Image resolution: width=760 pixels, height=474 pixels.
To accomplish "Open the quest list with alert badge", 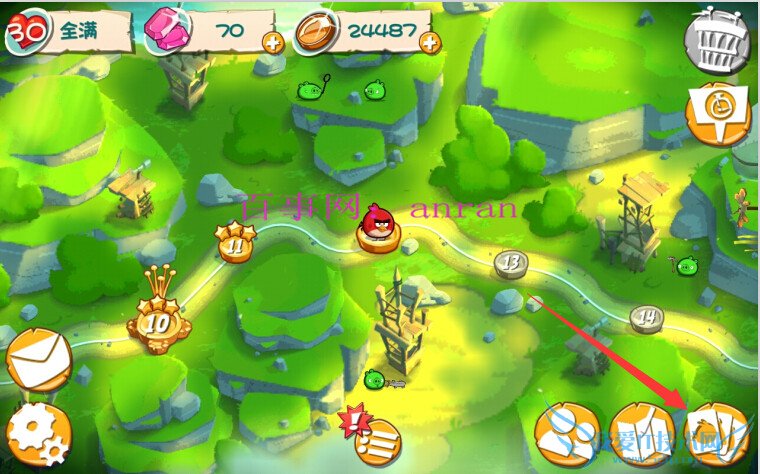I will tap(375, 437).
